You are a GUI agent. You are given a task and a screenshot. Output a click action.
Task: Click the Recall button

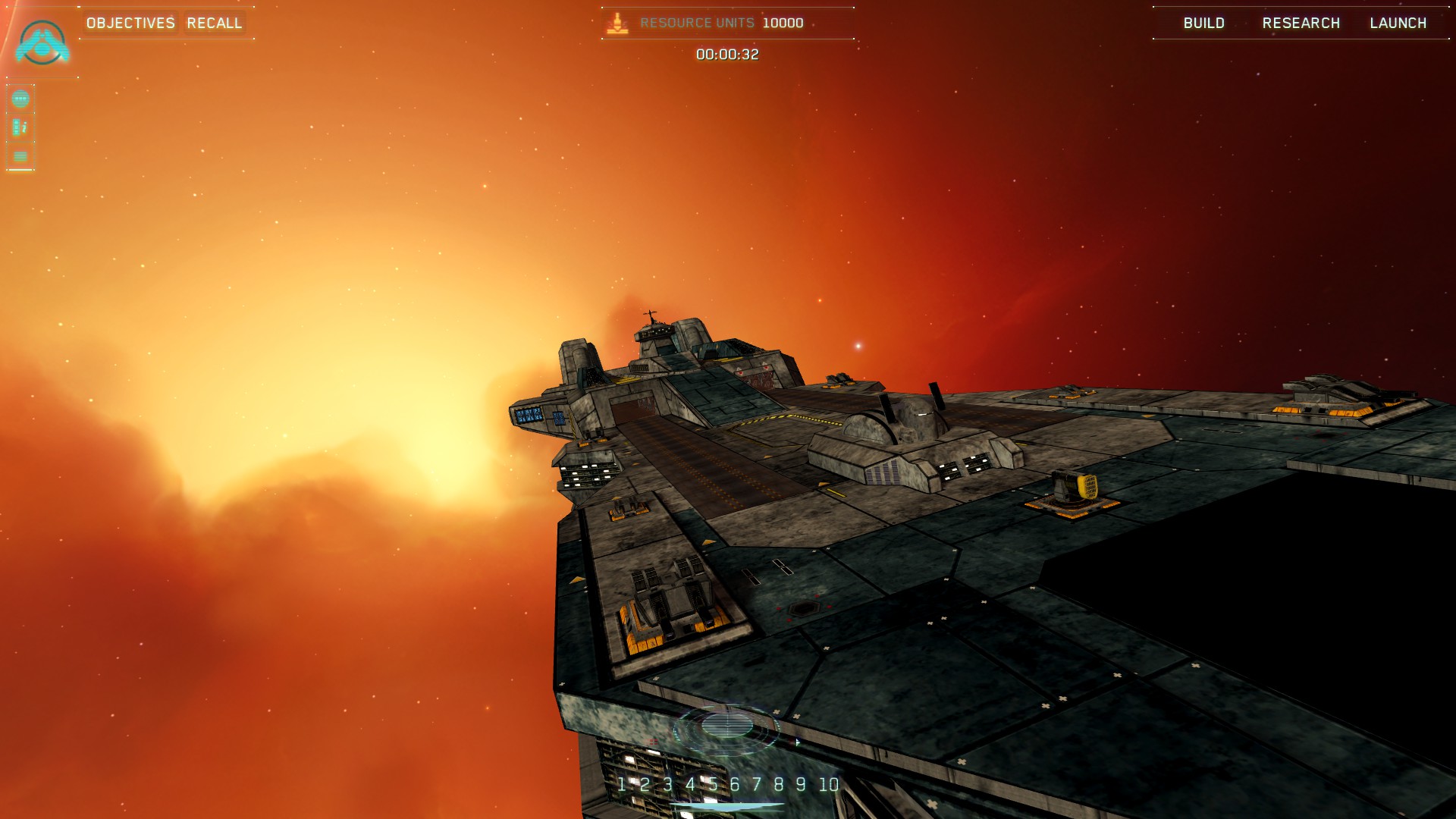214,23
